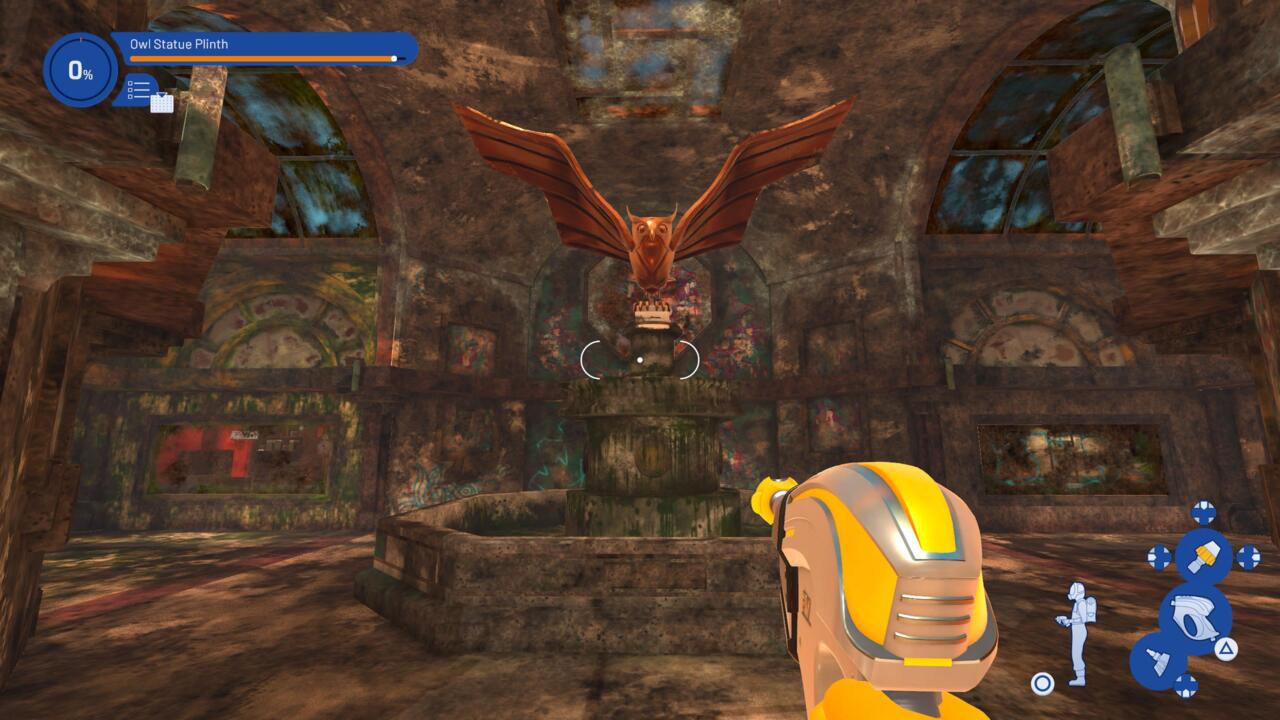Screen dimensions: 1280x720
Task: Select the nozzle extension attachment icon
Action: (x=1158, y=661)
